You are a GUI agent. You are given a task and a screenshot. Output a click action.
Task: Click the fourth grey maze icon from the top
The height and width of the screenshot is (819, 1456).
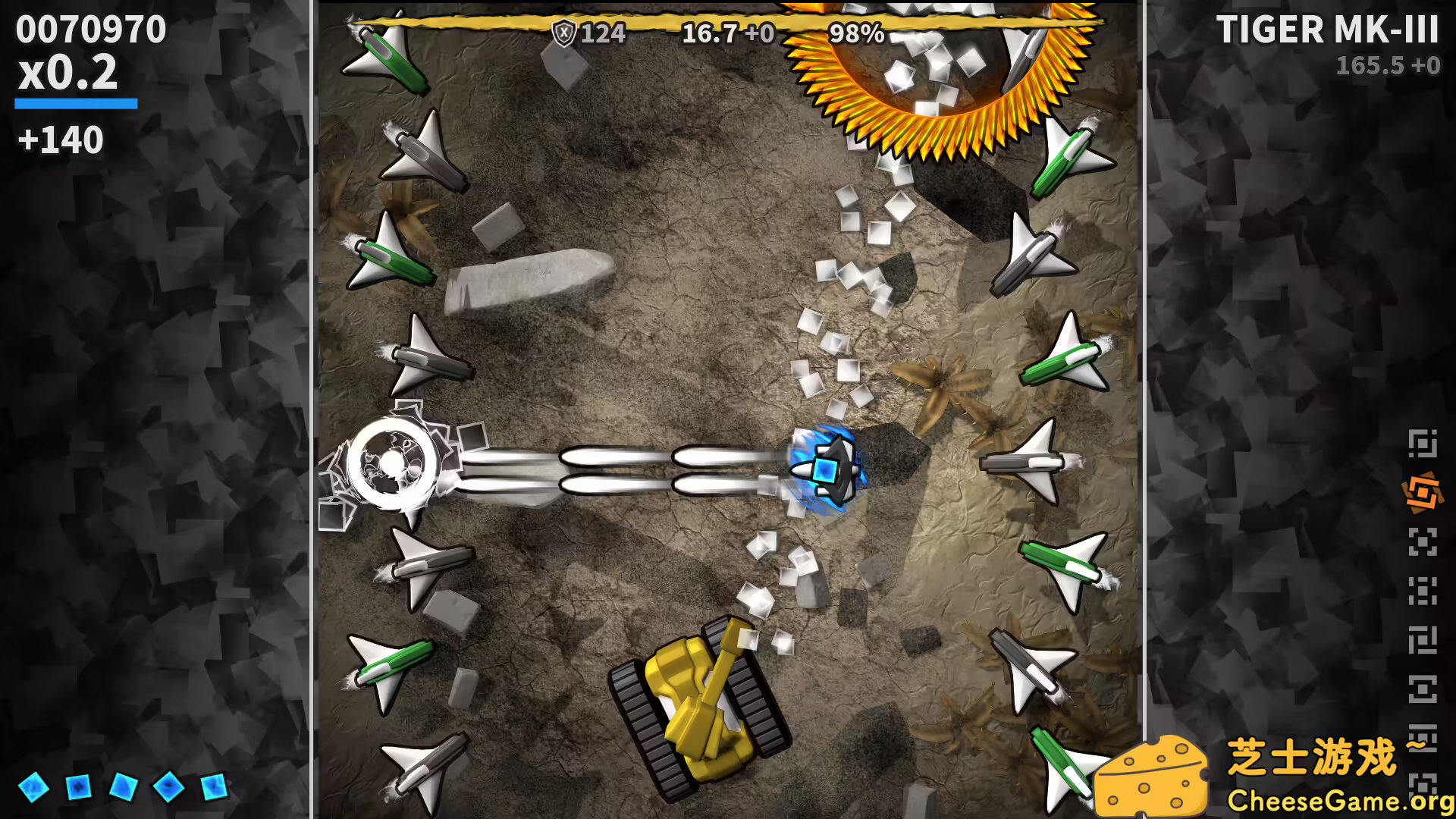pyautogui.click(x=1423, y=639)
